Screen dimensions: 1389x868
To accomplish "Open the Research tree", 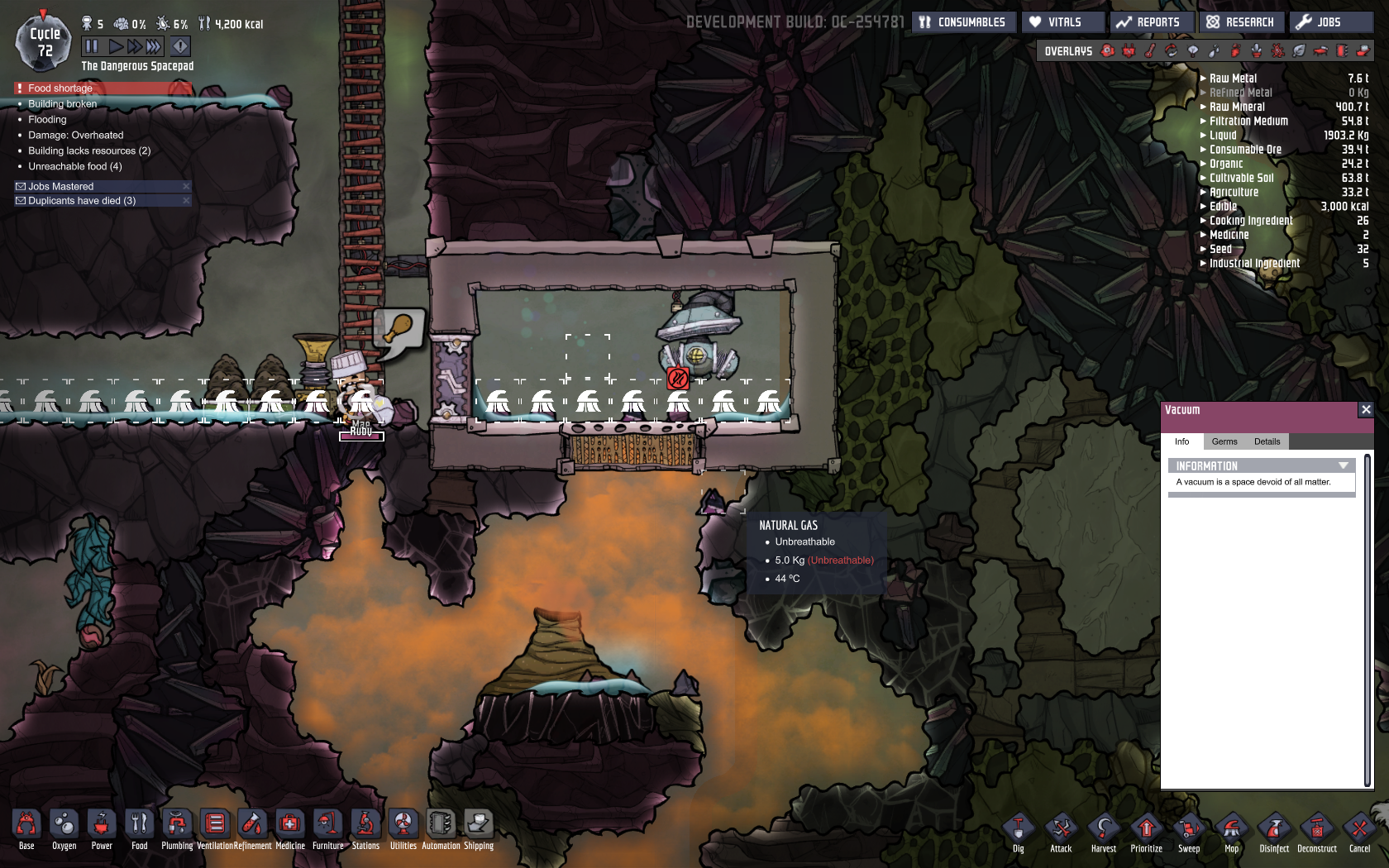I will [x=1240, y=22].
